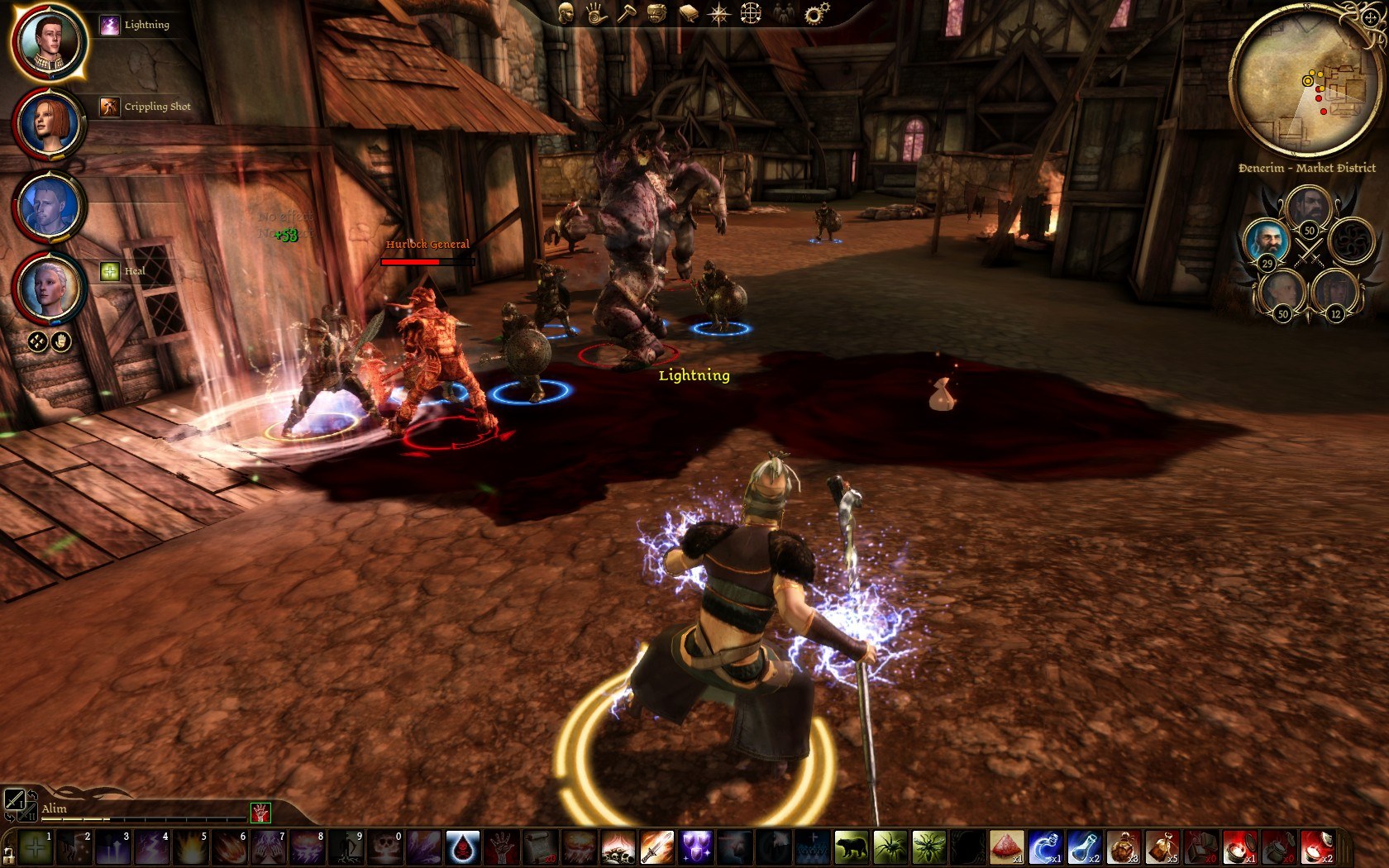Open the skills hammer icon
The height and width of the screenshot is (868, 1389).
[626, 14]
